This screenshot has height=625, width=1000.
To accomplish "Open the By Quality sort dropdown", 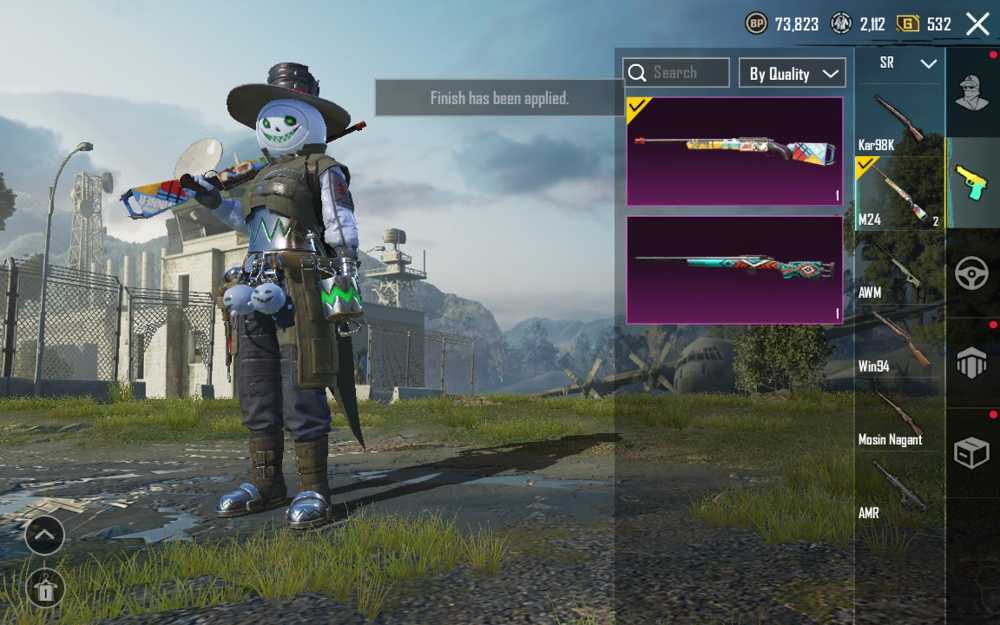I will 792,73.
